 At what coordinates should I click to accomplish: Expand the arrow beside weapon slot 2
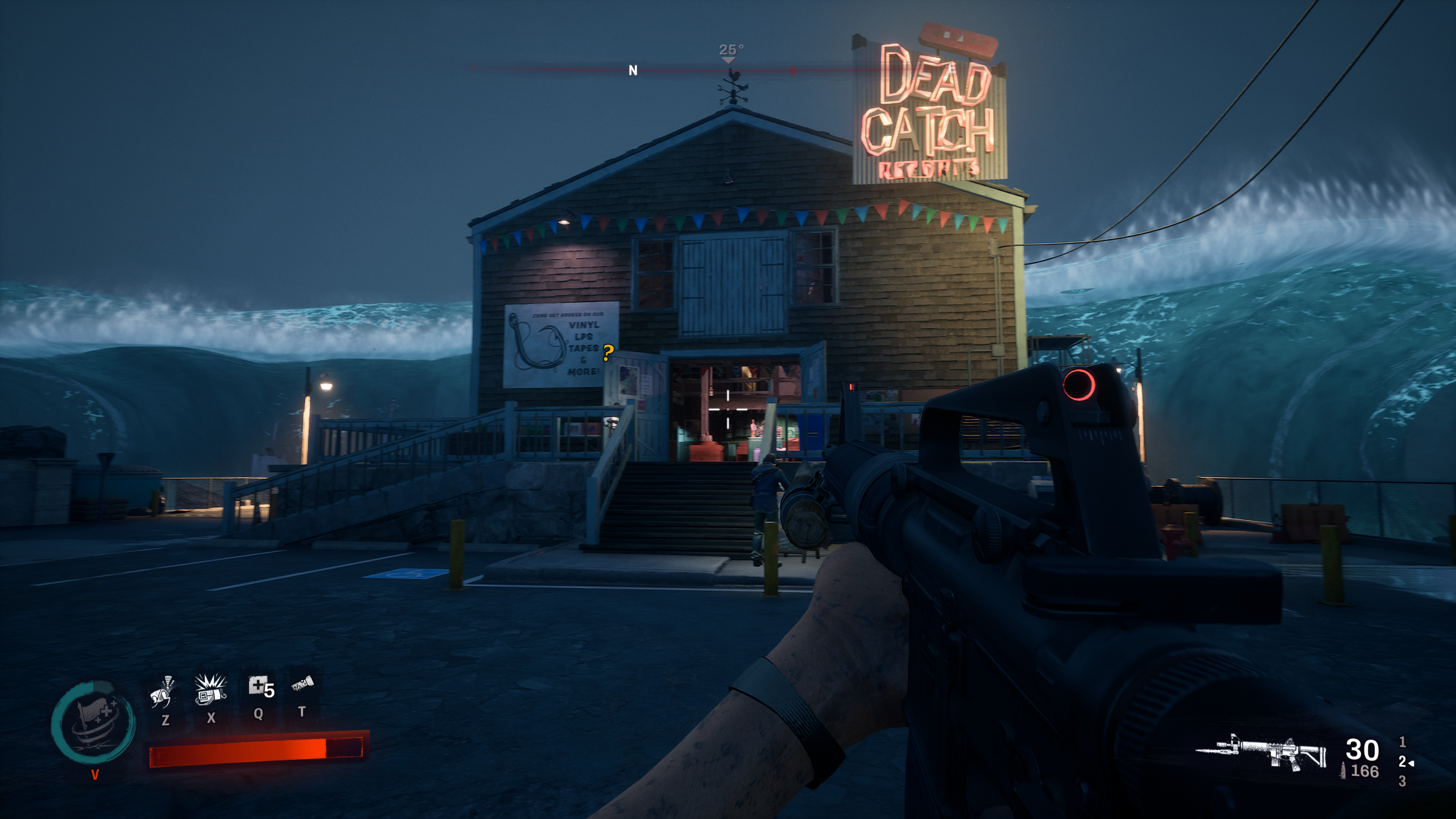1412,764
